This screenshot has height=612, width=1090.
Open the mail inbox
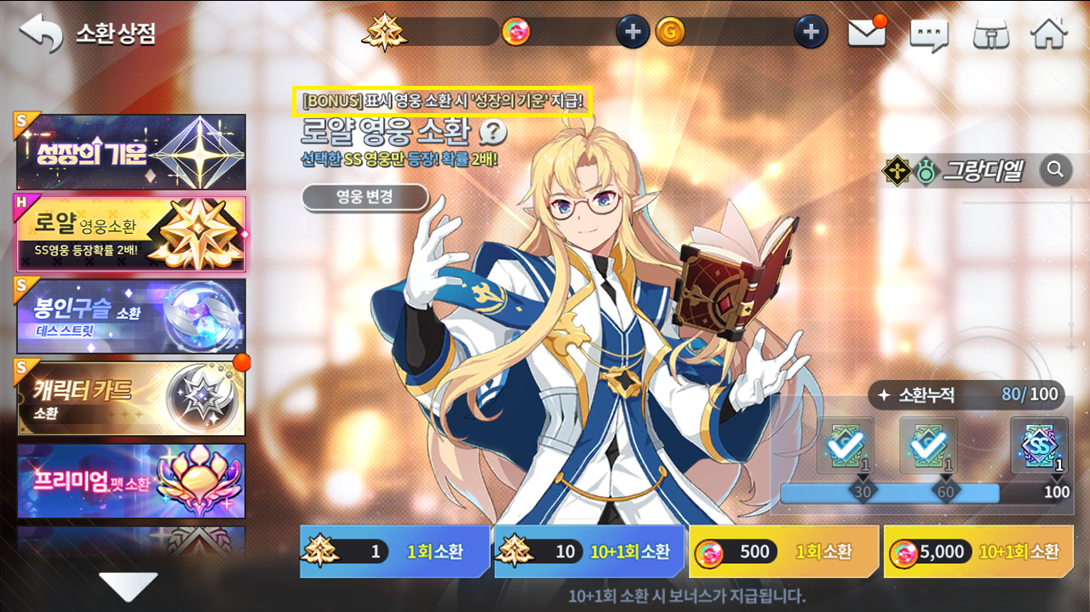click(x=867, y=33)
